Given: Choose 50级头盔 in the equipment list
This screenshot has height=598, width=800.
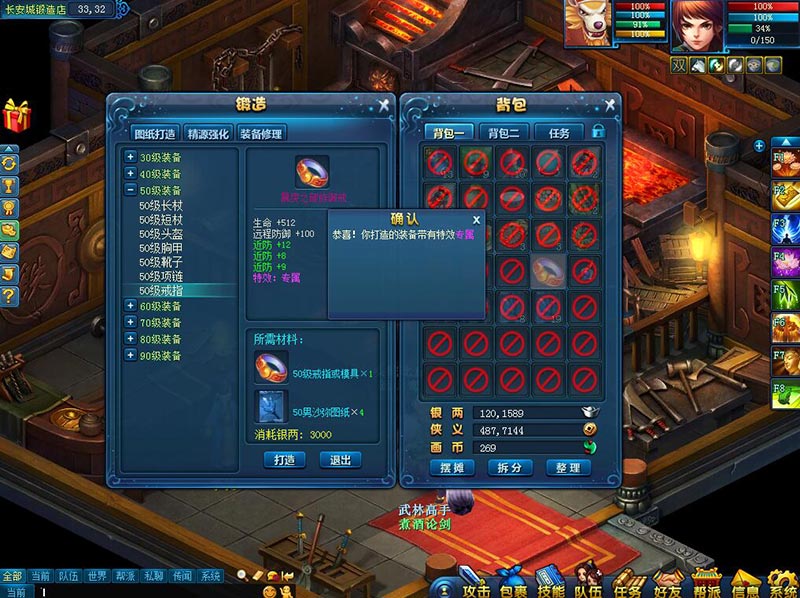Looking at the screenshot, I should [x=160, y=232].
